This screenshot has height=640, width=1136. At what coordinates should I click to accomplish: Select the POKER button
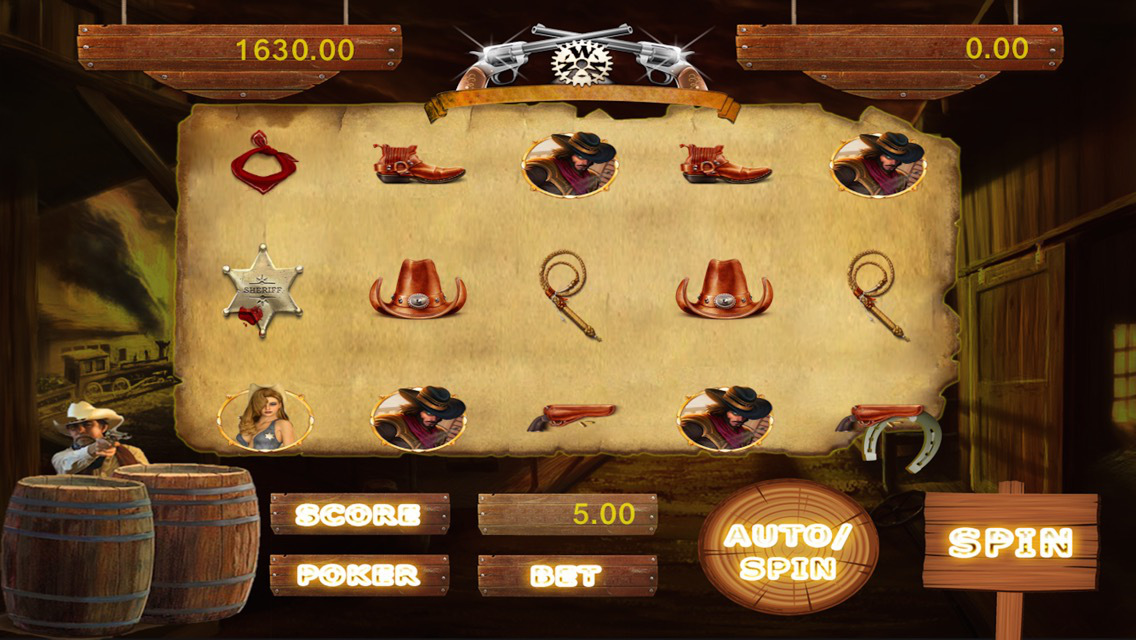tap(359, 575)
